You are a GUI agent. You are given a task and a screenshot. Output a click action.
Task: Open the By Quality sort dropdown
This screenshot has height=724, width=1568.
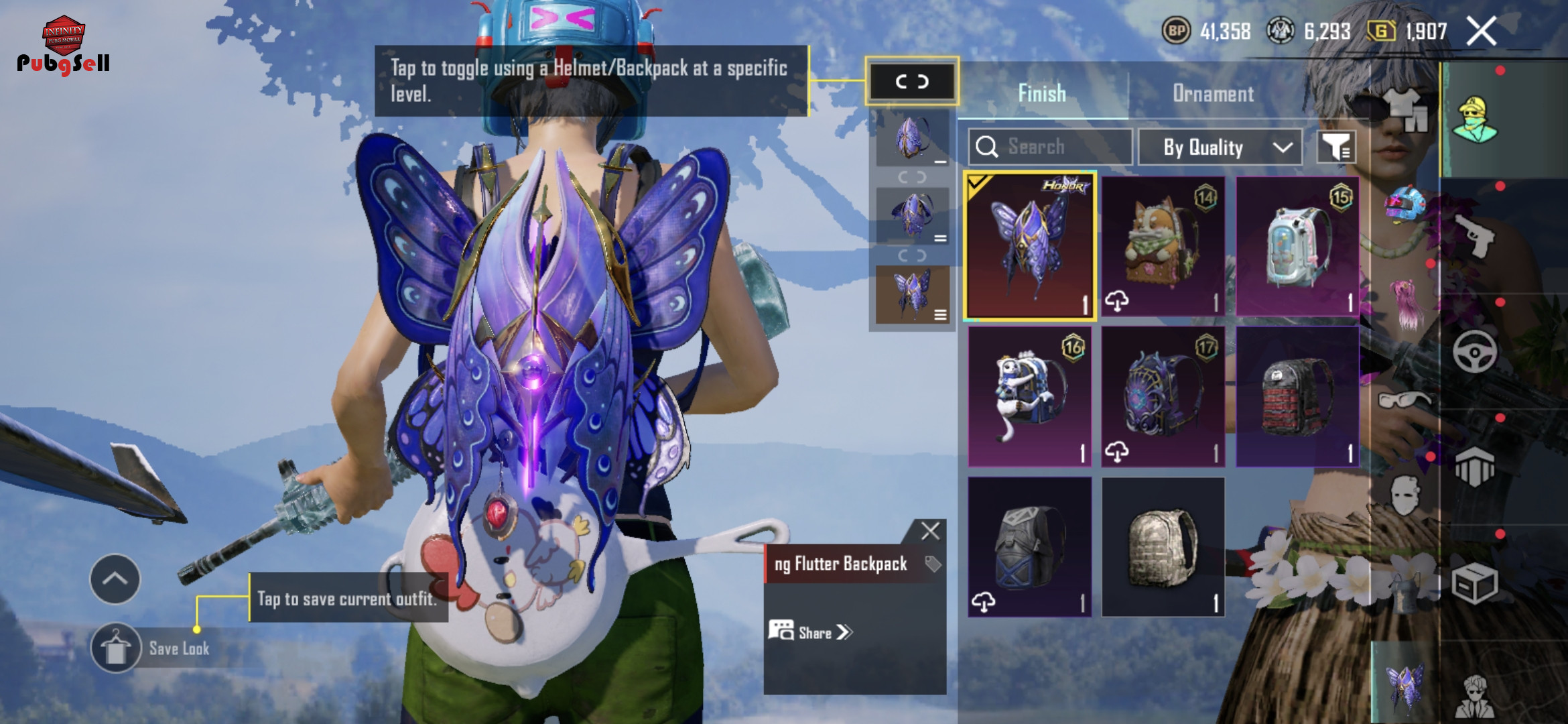click(1220, 147)
